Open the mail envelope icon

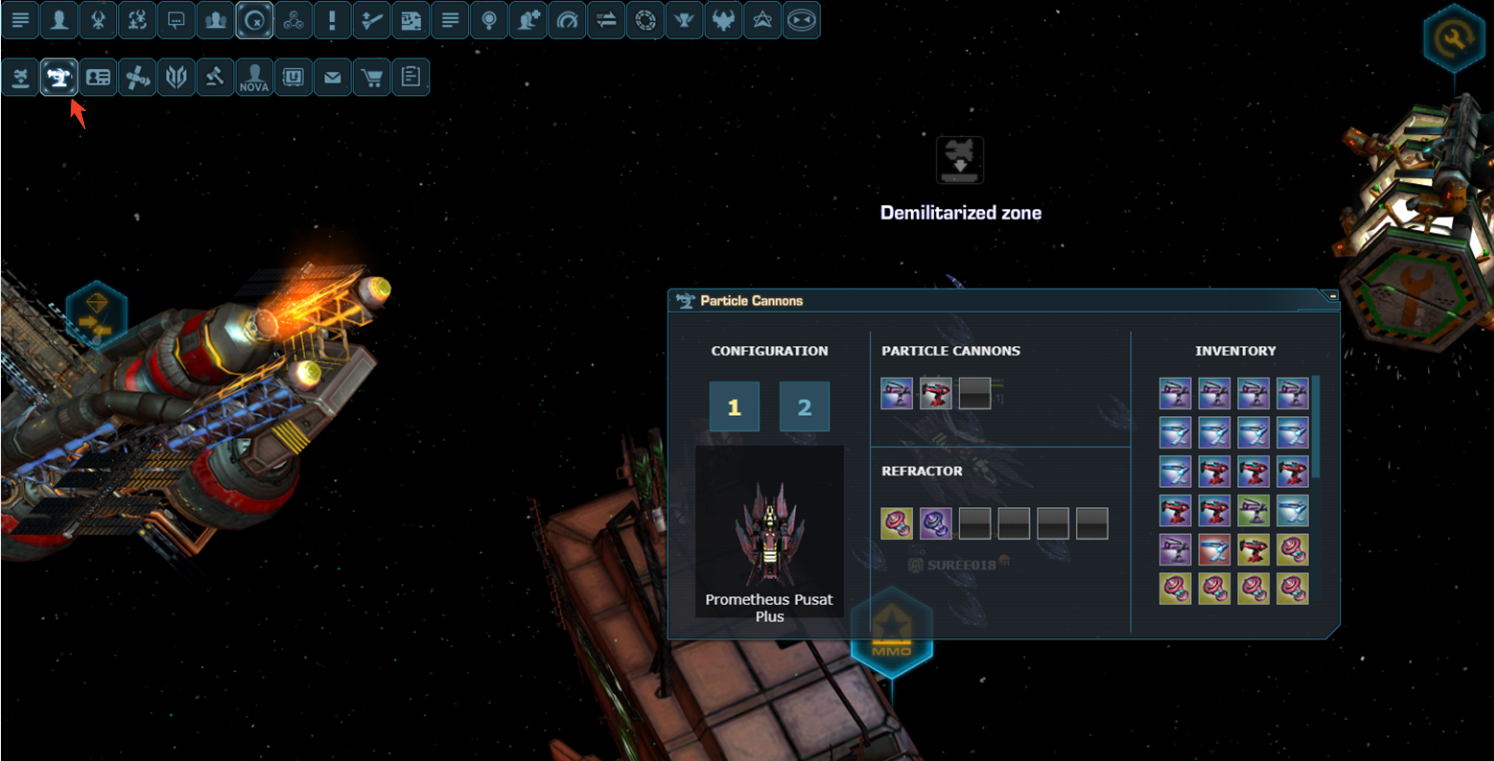(333, 78)
